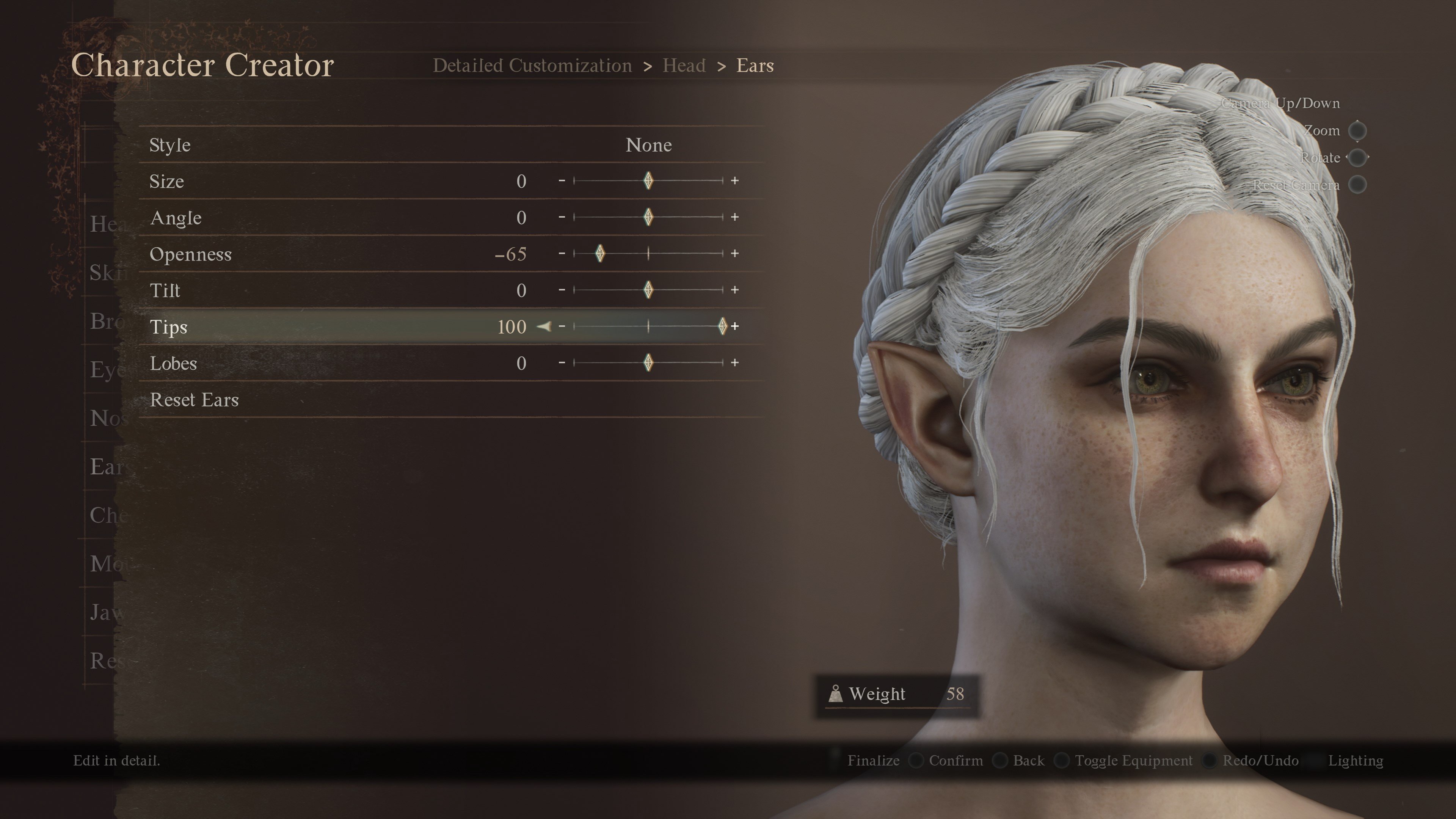The height and width of the screenshot is (819, 1456).
Task: Click the left arrow beside the Tips value
Action: [x=544, y=327]
